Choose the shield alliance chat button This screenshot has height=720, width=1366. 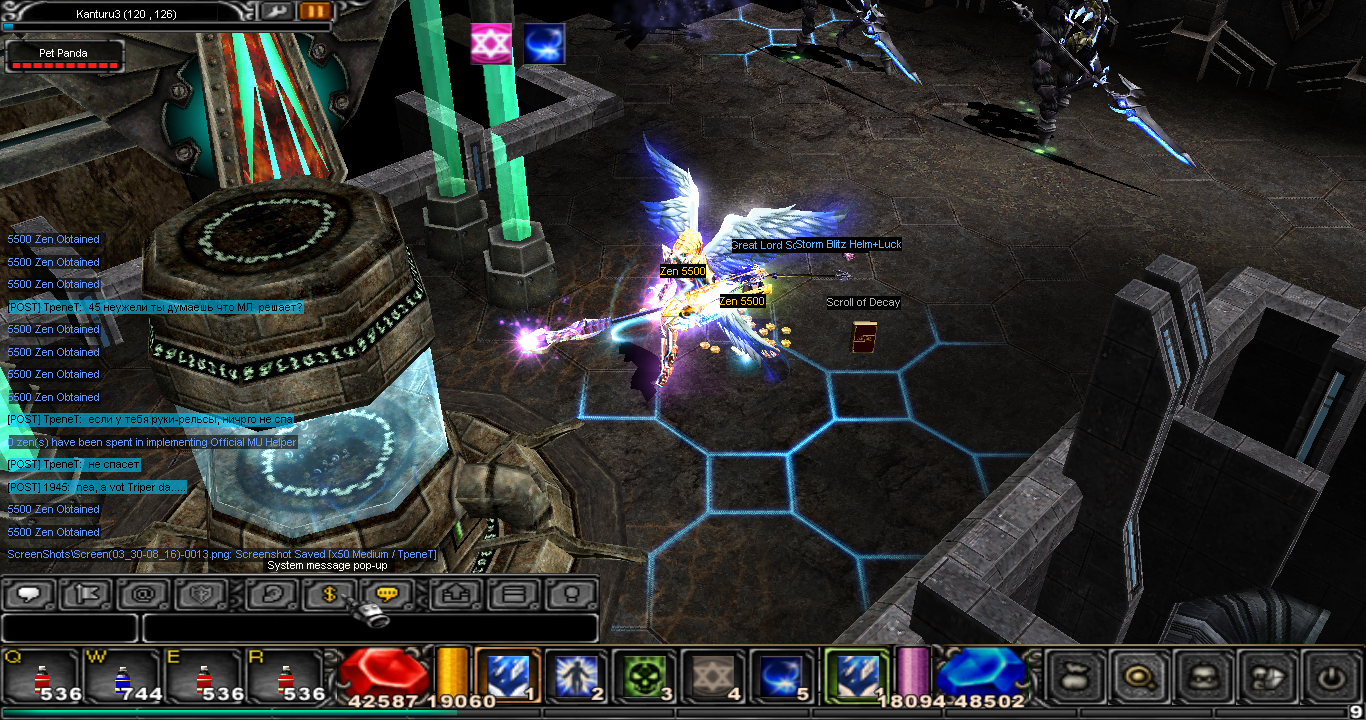pos(201,594)
